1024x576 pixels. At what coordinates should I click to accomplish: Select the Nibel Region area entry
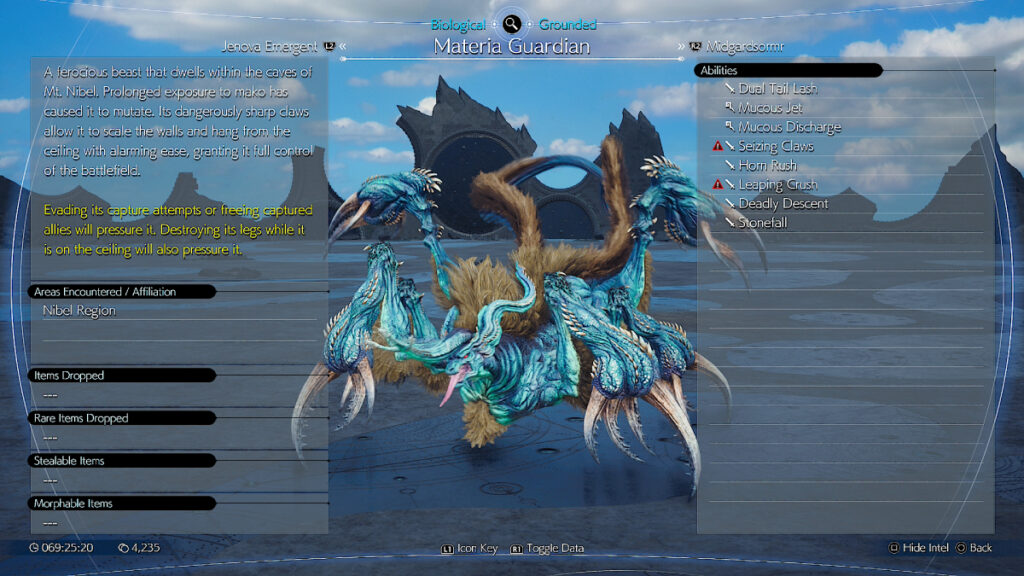point(79,311)
